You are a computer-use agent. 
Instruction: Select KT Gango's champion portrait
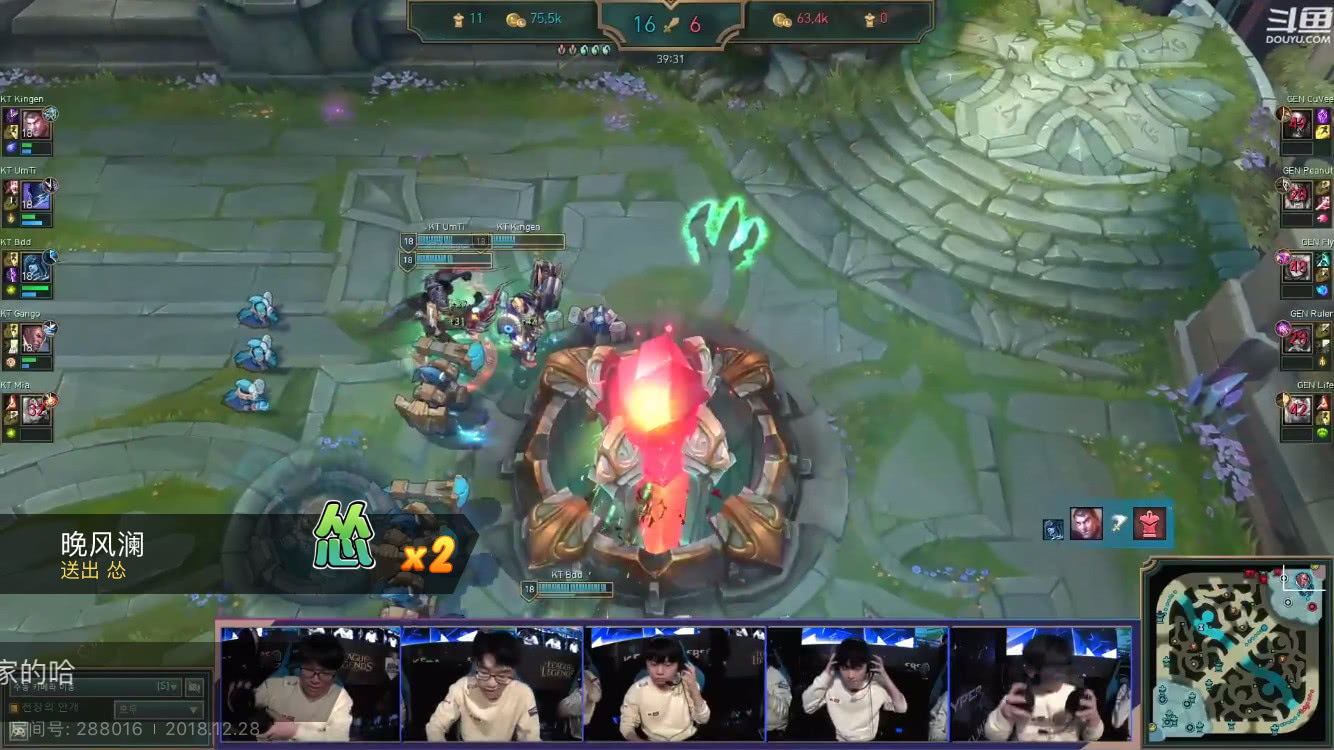tap(36, 340)
